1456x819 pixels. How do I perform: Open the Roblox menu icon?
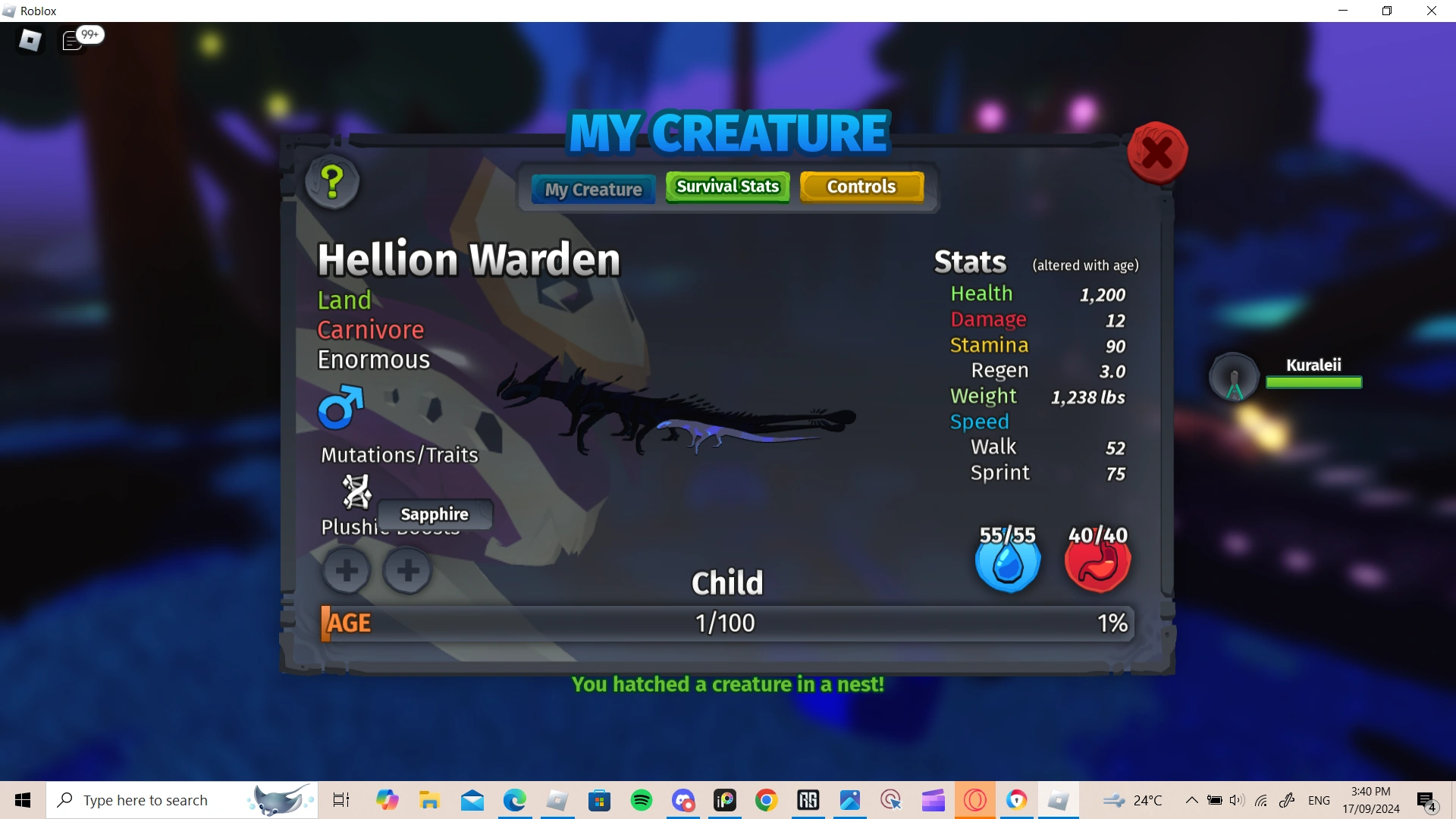click(30, 40)
